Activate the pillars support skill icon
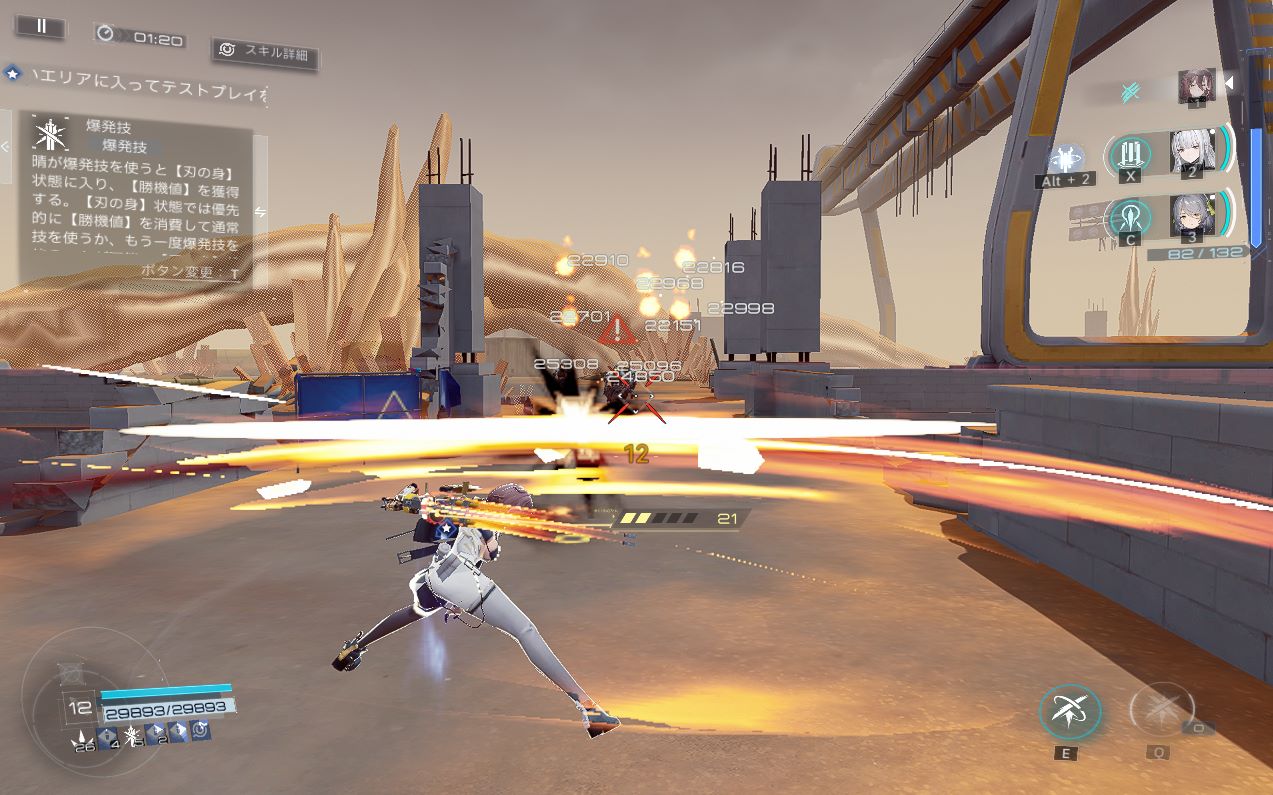 1131,153
